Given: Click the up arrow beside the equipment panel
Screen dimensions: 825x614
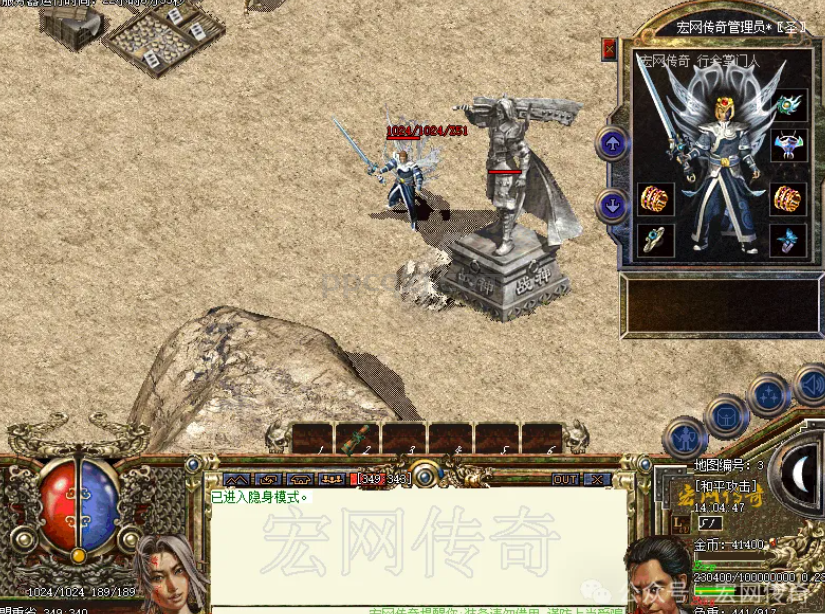Looking at the screenshot, I should click(612, 144).
